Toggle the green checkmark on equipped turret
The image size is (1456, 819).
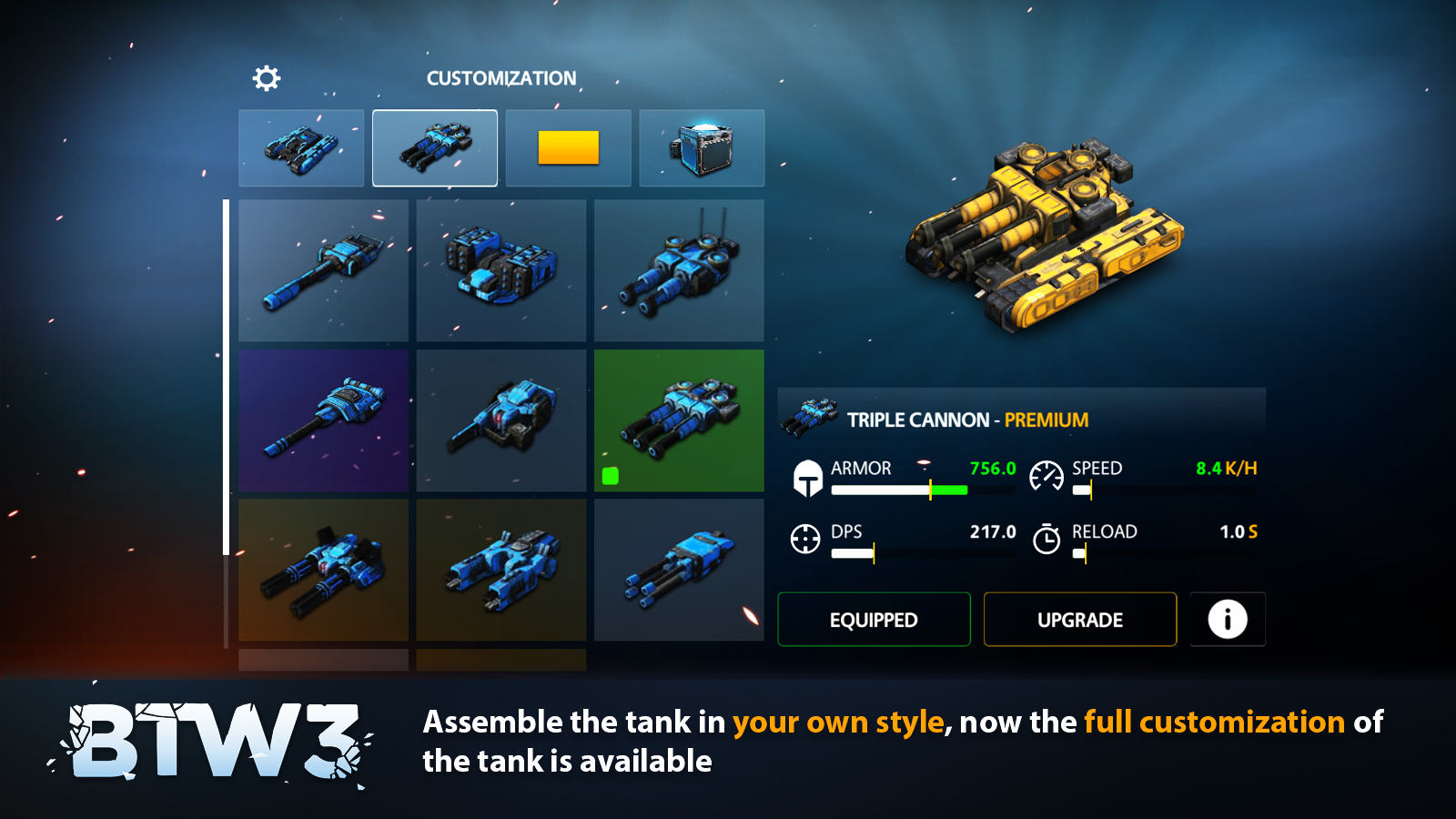pos(610,475)
